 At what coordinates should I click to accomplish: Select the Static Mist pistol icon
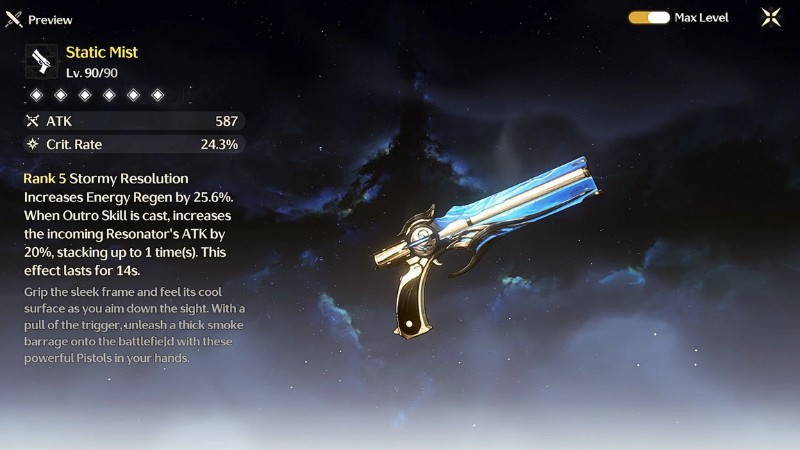(x=42, y=61)
